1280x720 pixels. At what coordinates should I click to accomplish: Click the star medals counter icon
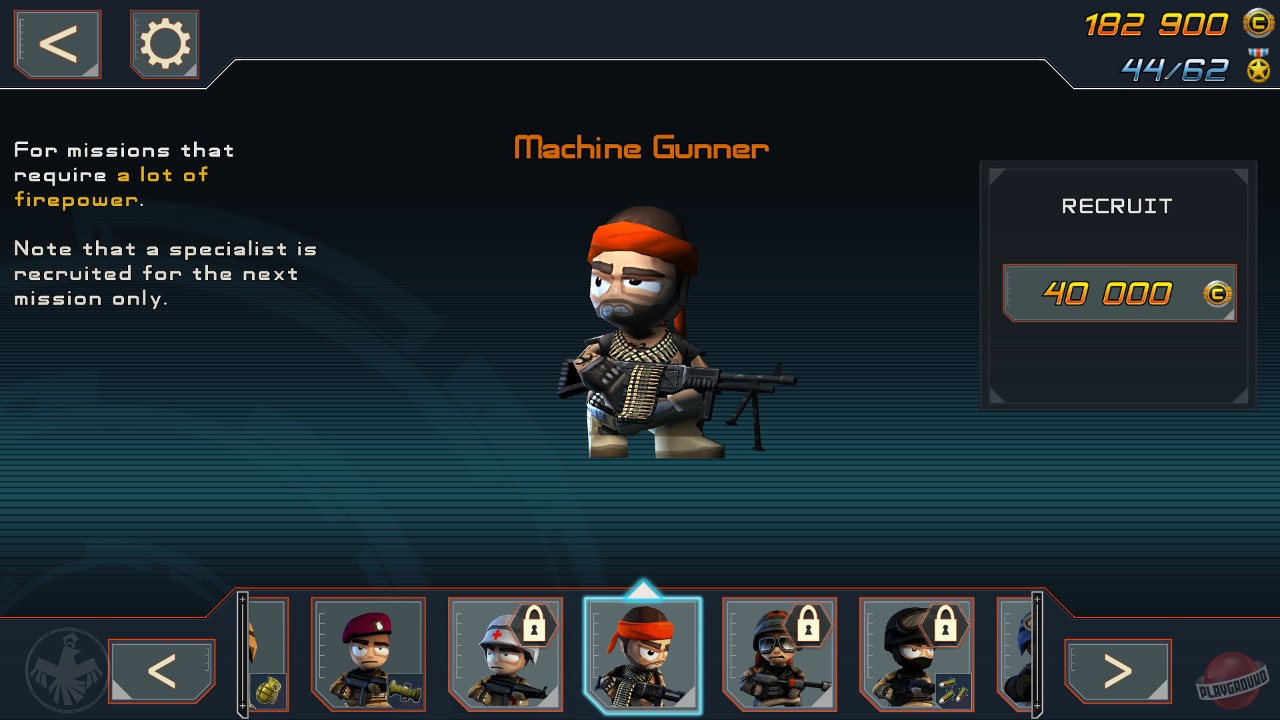[1257, 68]
